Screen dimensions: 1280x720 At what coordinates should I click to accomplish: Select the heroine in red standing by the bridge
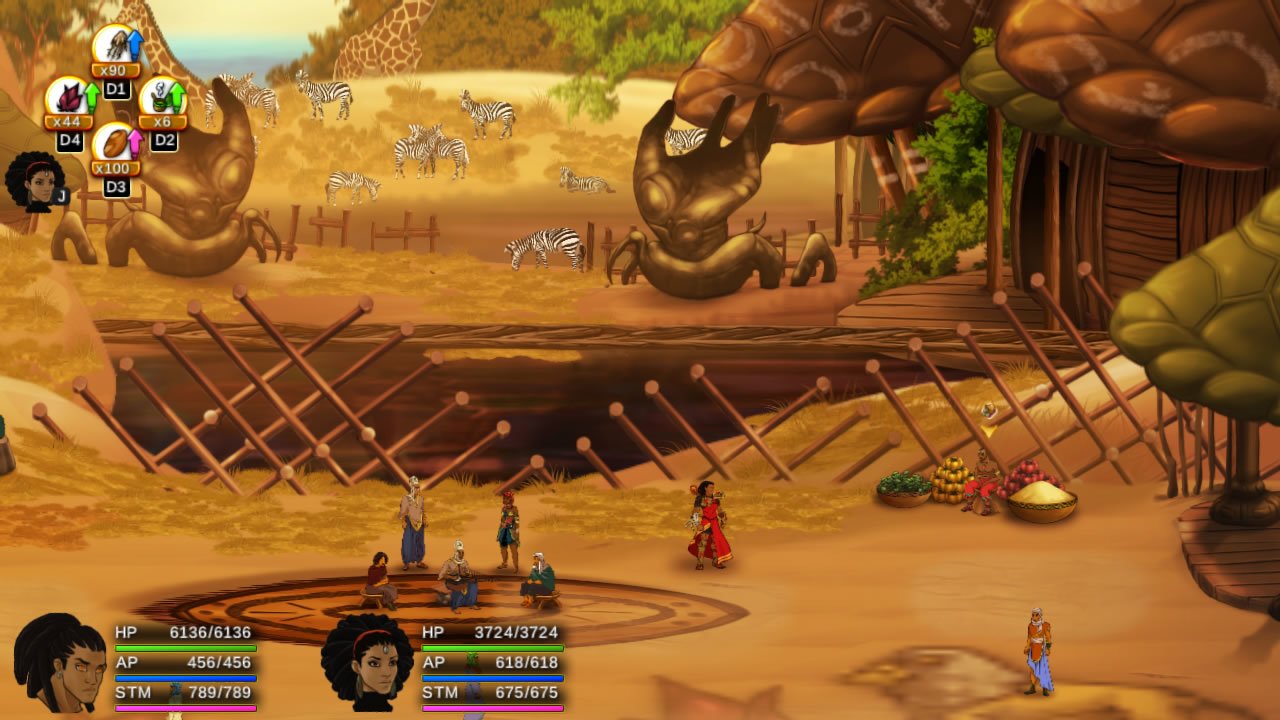[x=710, y=525]
